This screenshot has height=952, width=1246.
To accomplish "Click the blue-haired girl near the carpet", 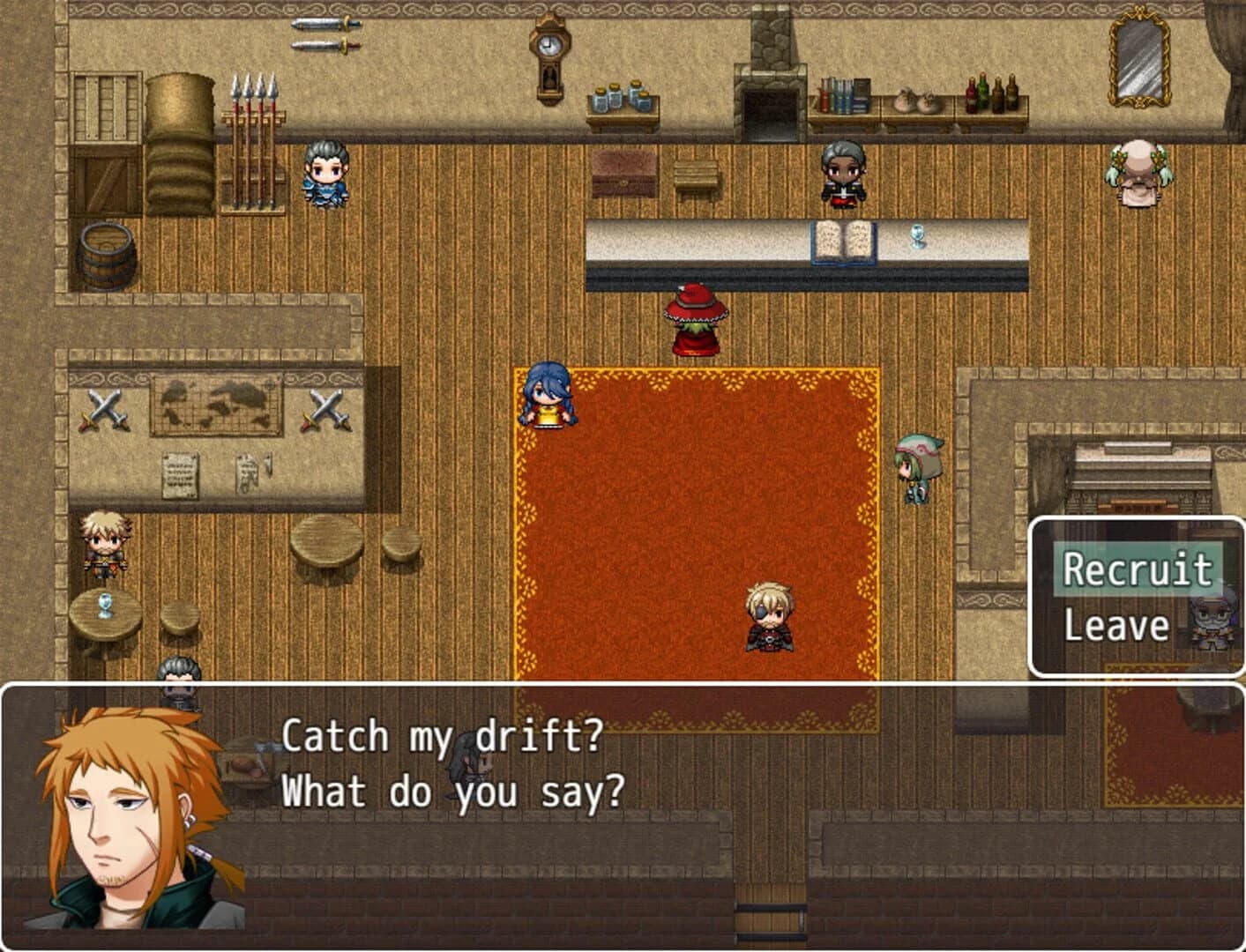I will [x=548, y=397].
